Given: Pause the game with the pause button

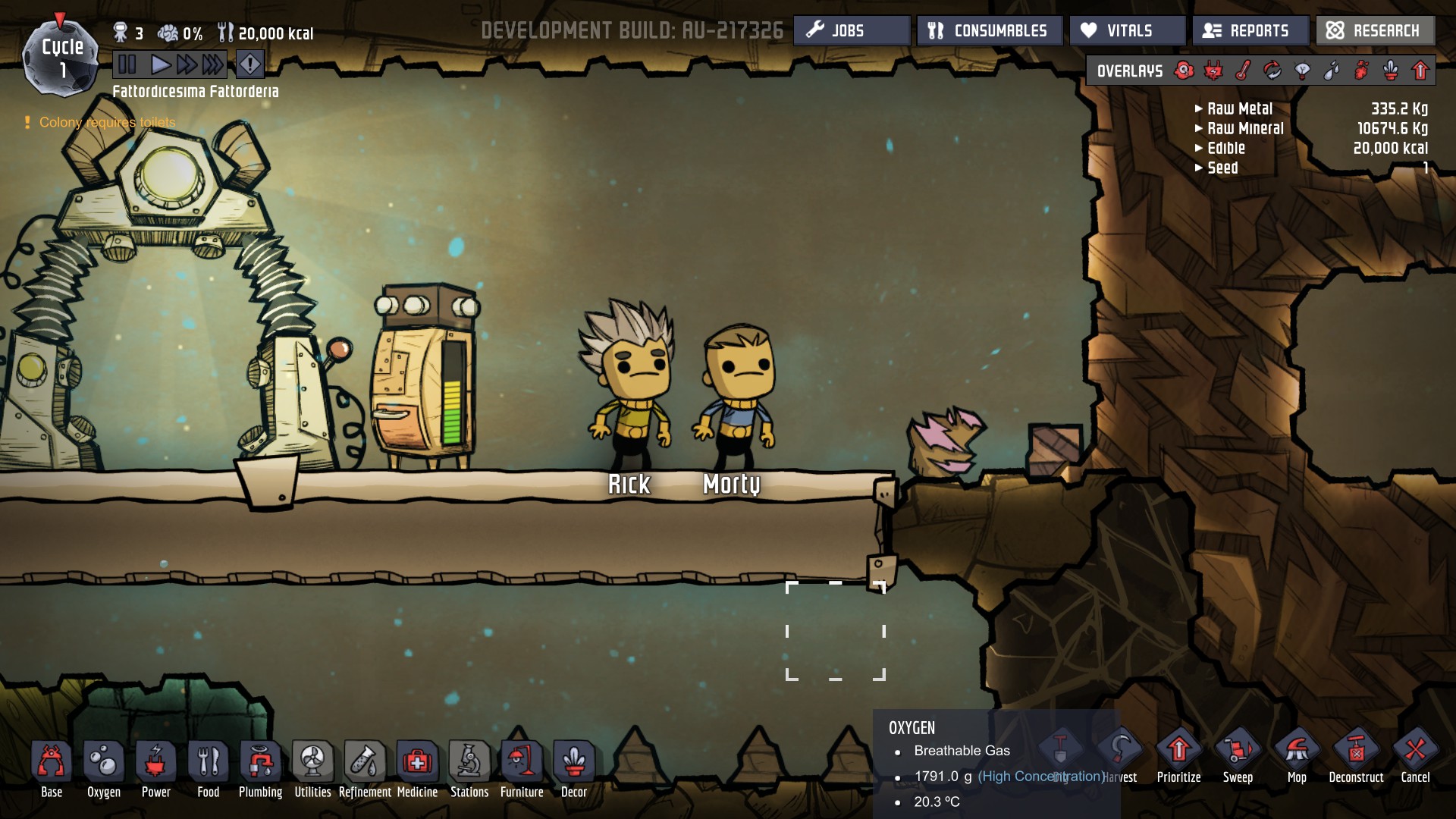Looking at the screenshot, I should 127,64.
